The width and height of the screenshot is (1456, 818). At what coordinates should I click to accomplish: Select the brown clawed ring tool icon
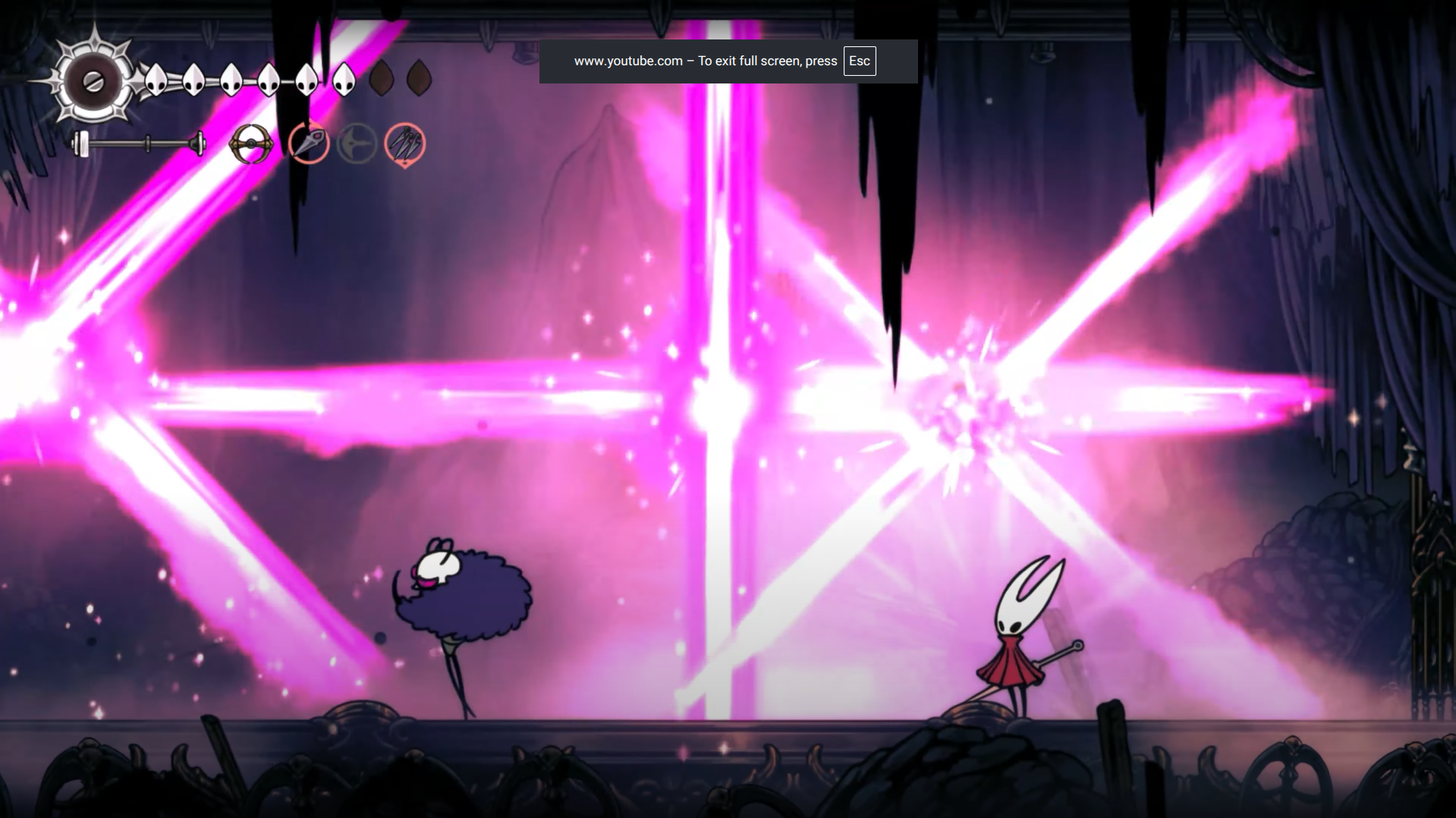point(251,143)
